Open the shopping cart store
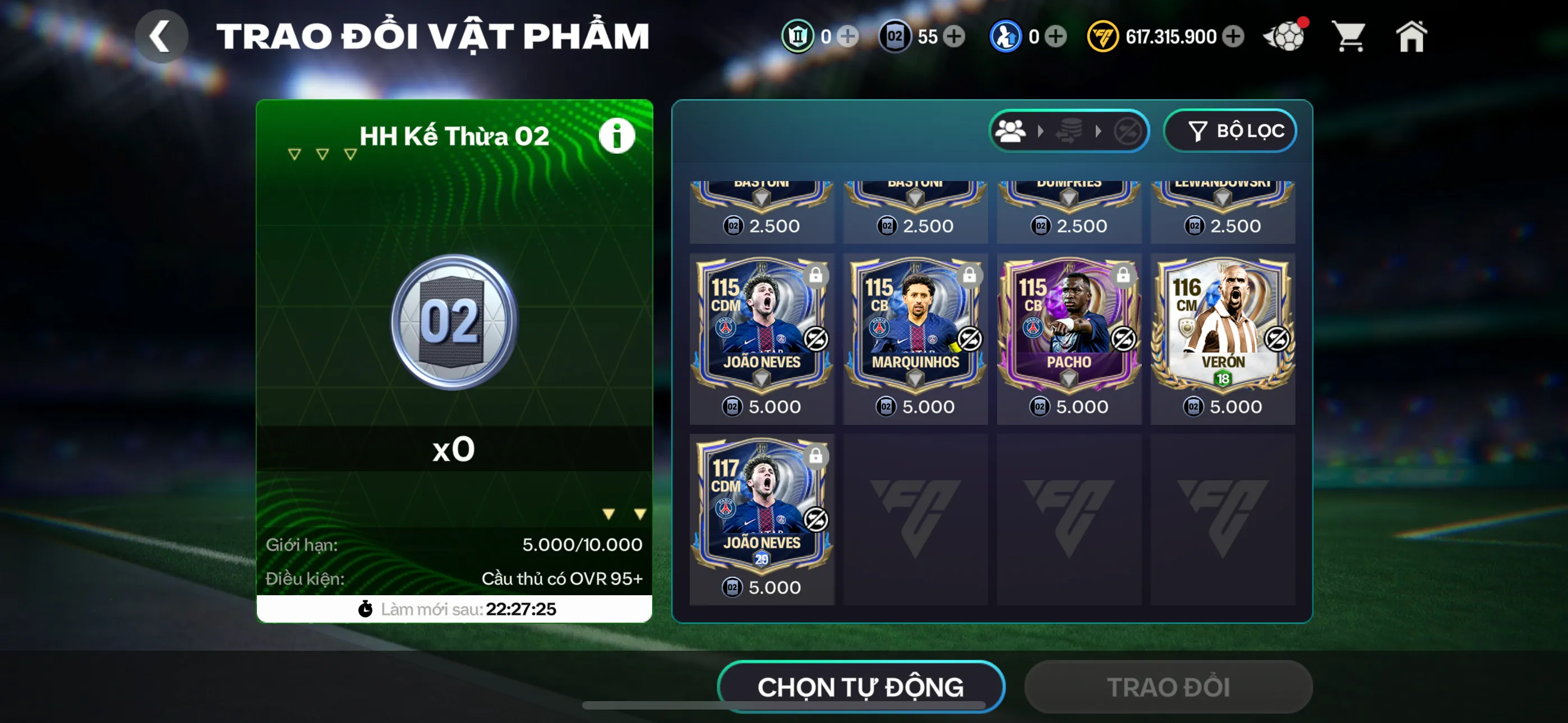 coord(1349,36)
